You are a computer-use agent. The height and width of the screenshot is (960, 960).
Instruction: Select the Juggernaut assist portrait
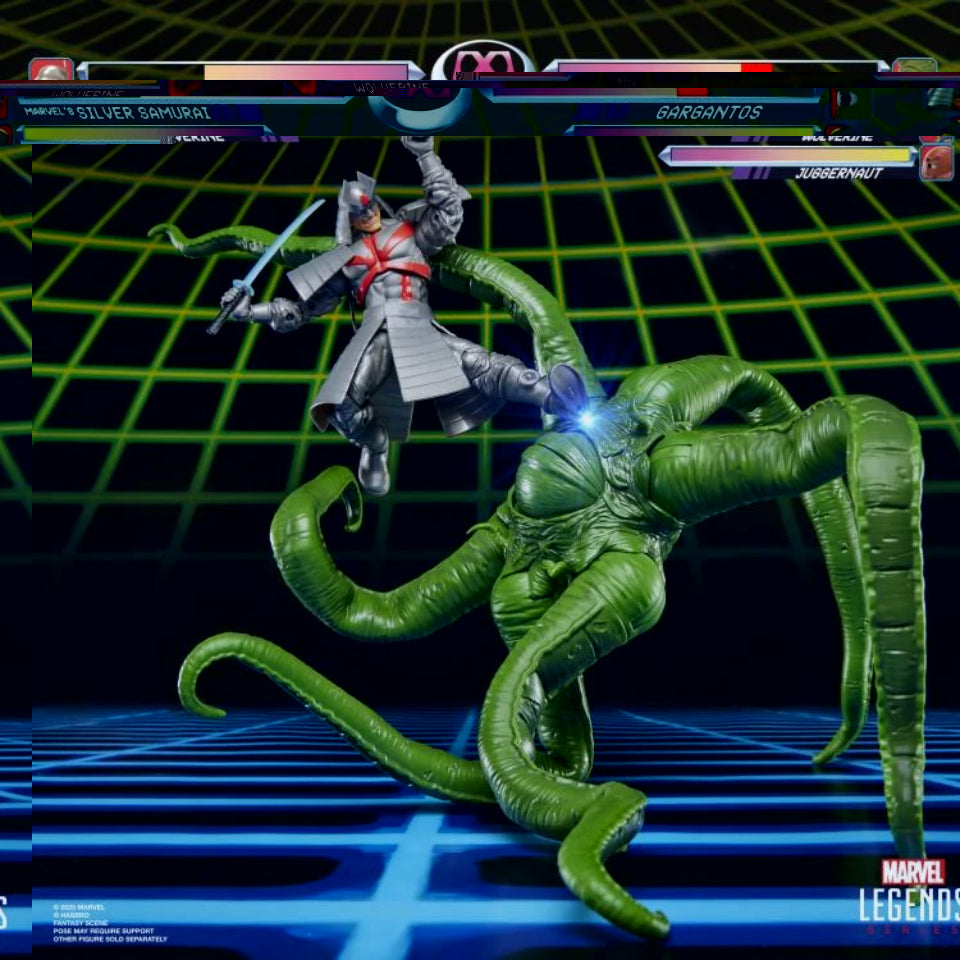click(x=936, y=162)
